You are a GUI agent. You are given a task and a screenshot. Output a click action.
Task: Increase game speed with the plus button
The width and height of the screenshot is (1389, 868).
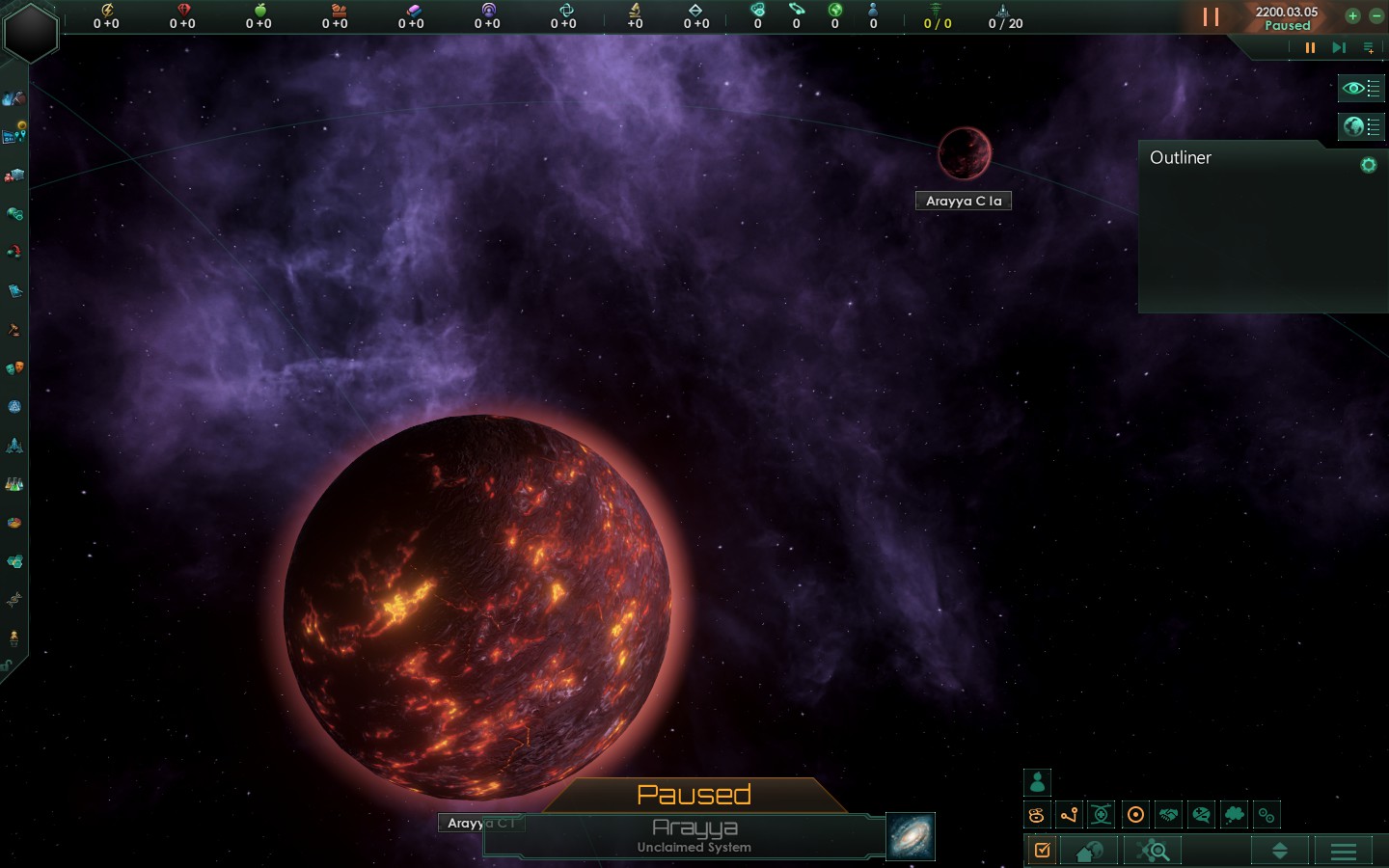[1352, 15]
